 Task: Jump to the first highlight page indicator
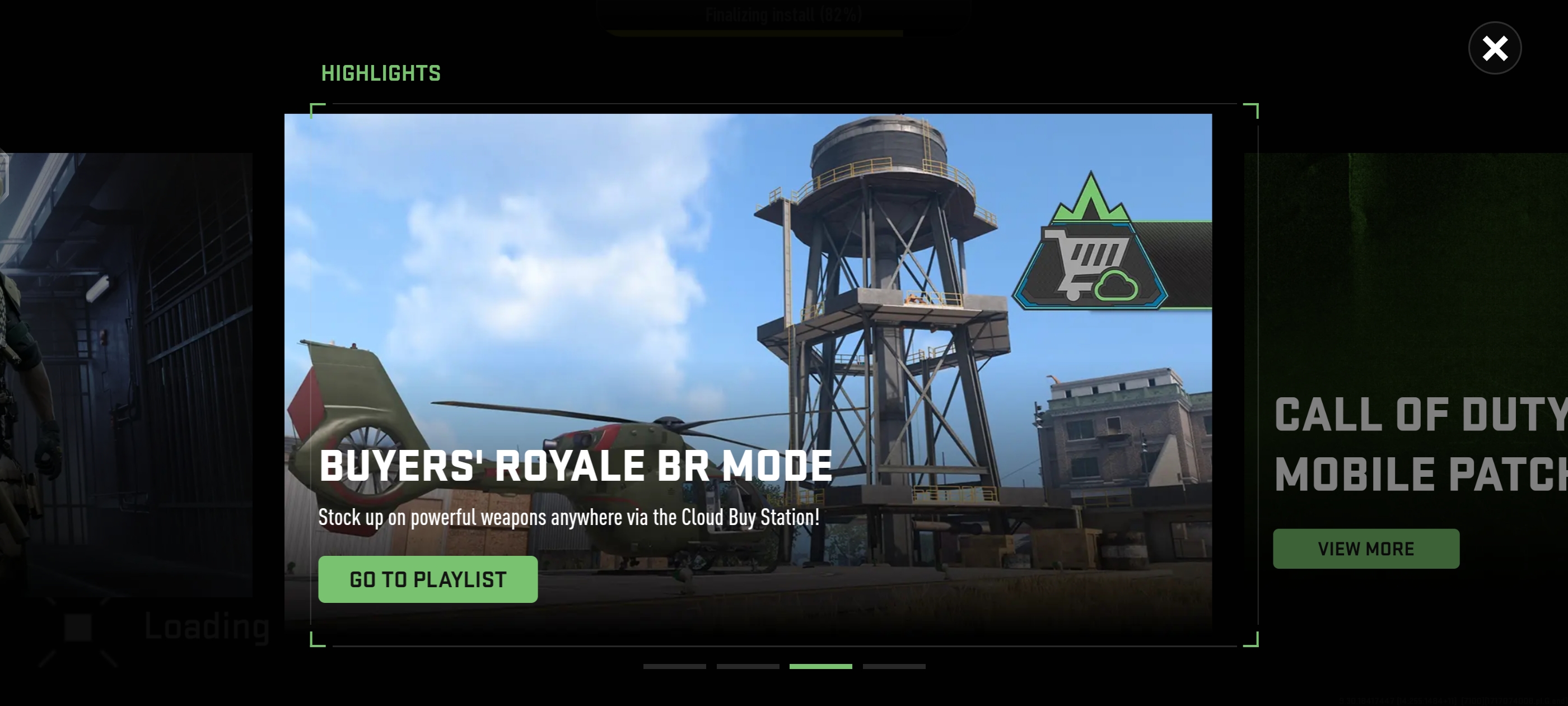(x=674, y=666)
